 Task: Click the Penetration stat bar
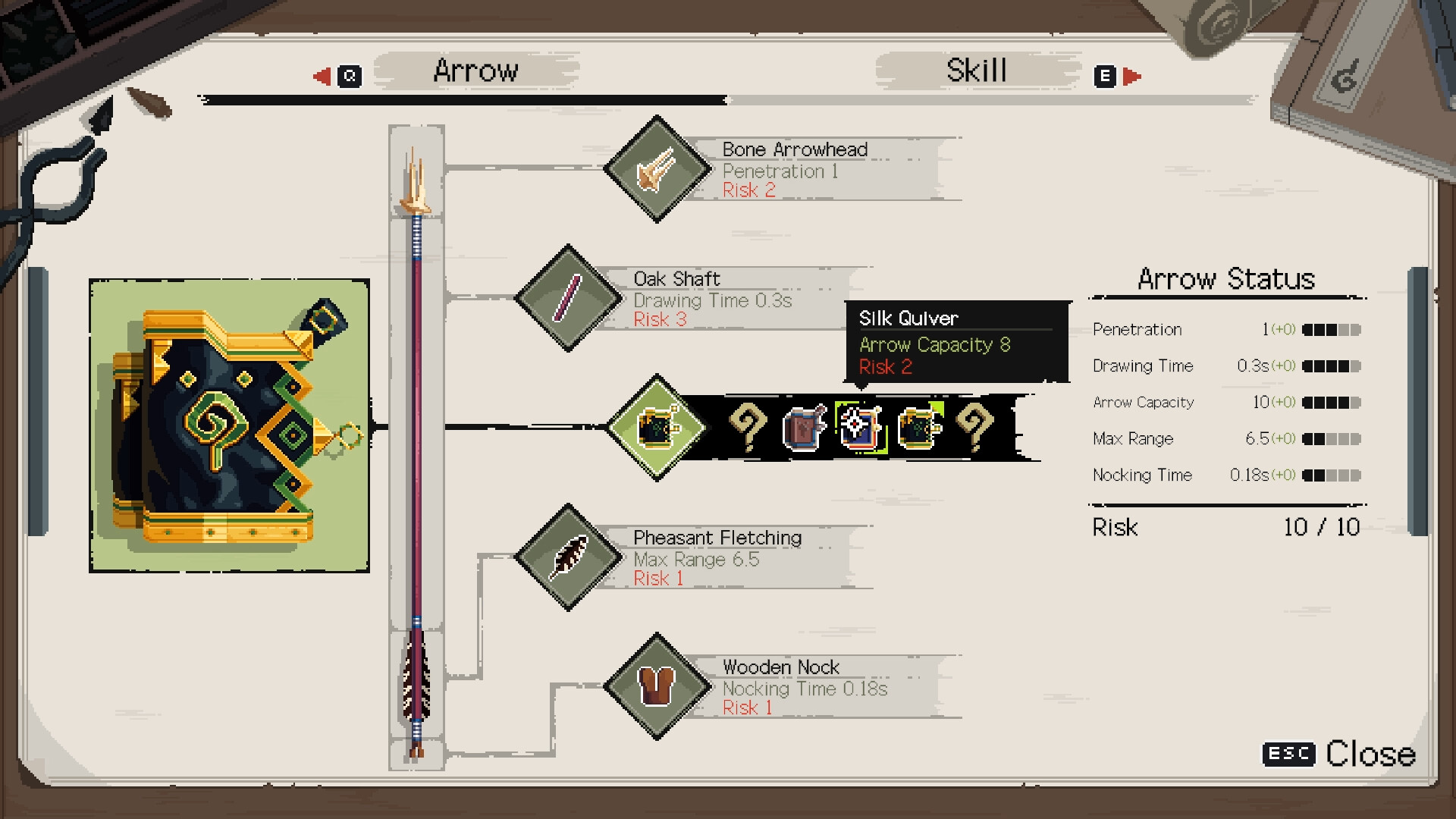coord(1331,331)
